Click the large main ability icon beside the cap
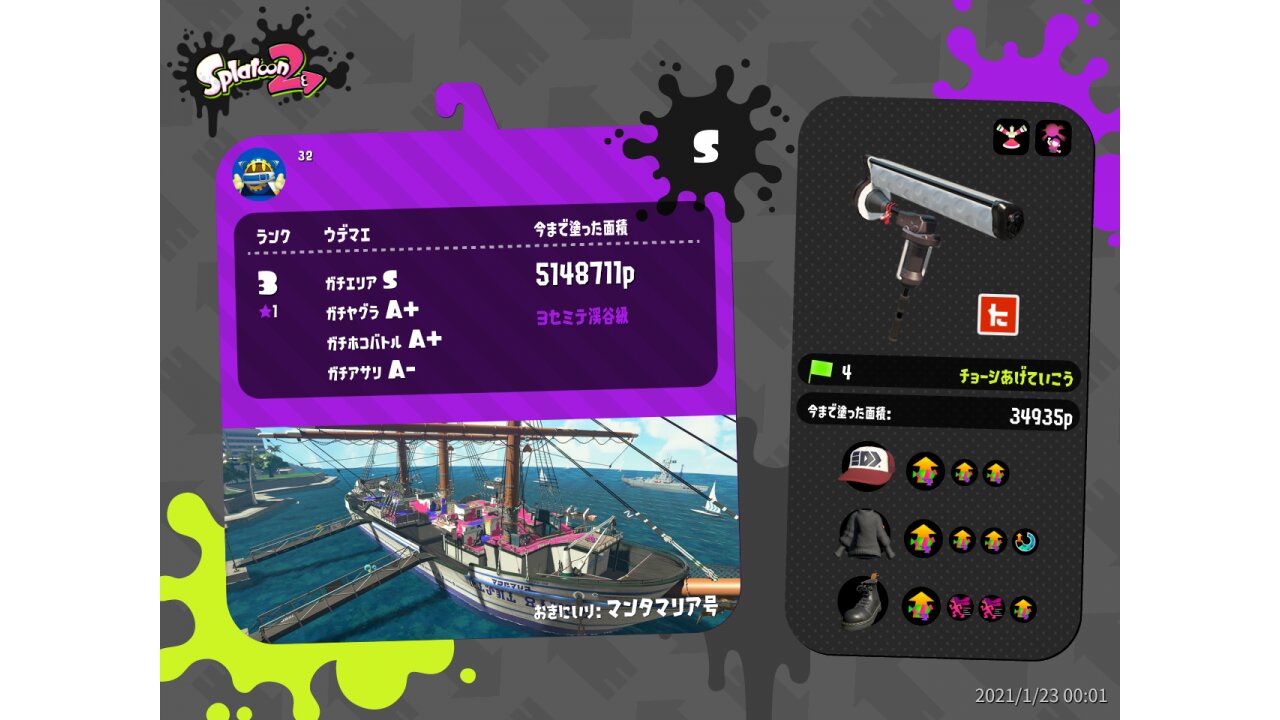Viewport: 1280px width, 720px height. (925, 471)
